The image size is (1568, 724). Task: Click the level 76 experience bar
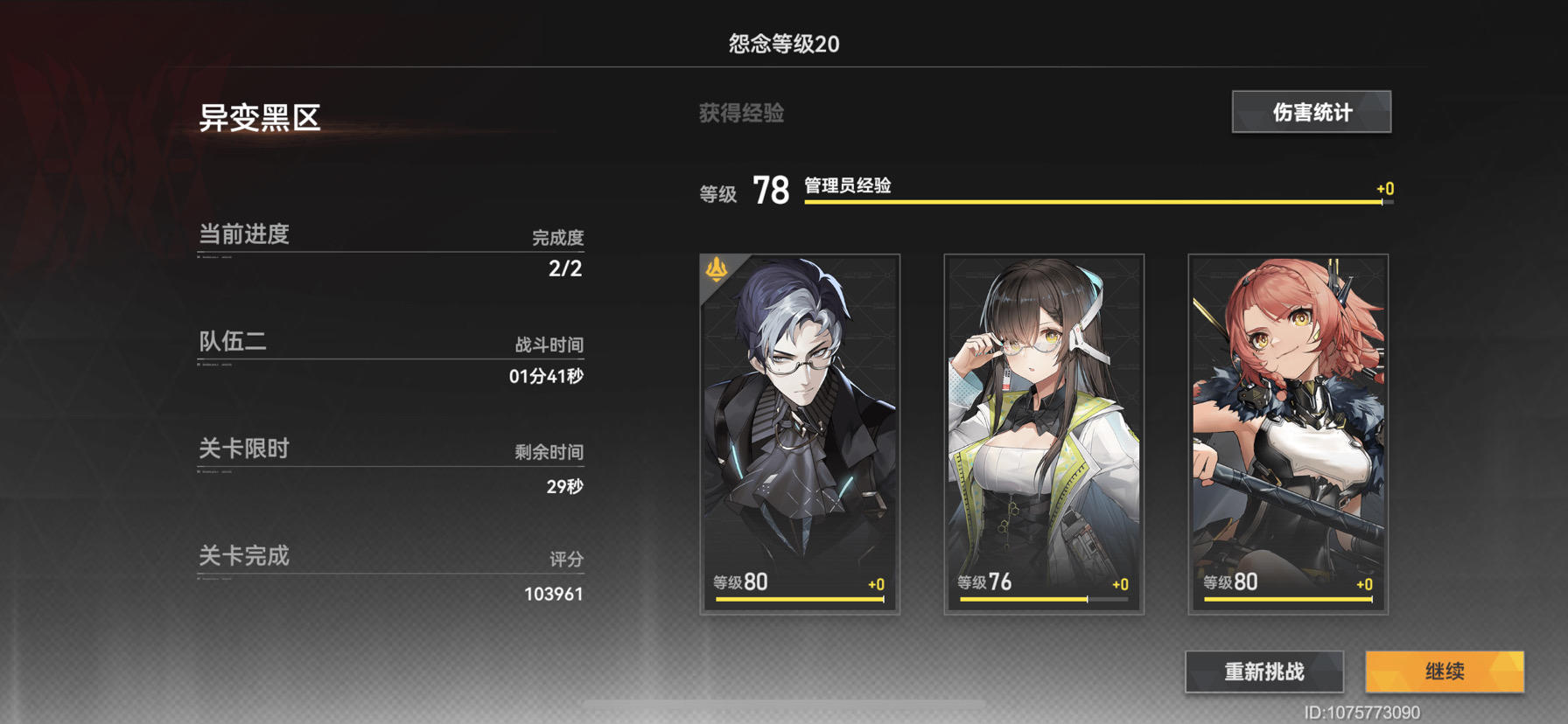coord(1043,599)
